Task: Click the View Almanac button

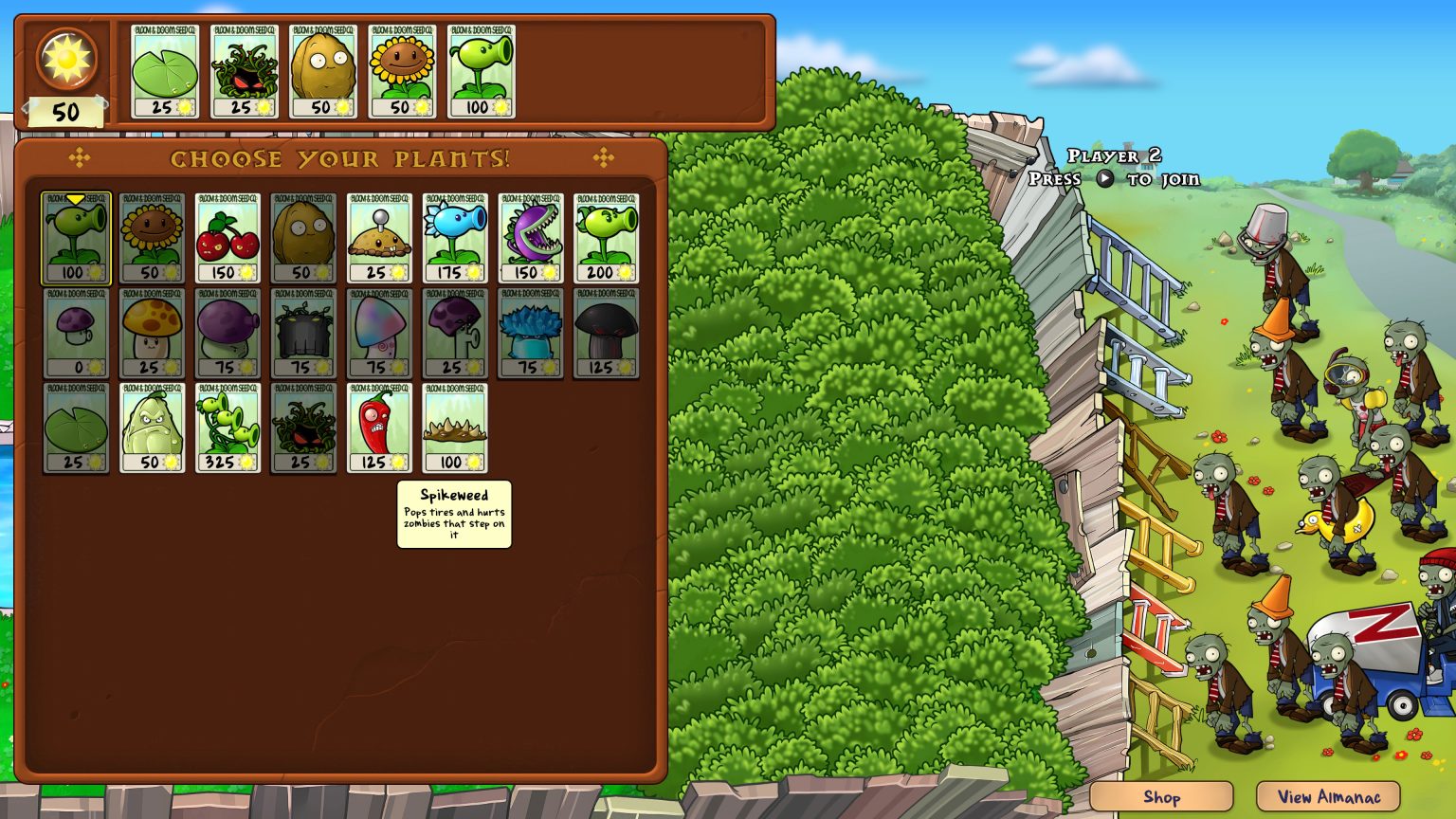Action: coord(1328,797)
